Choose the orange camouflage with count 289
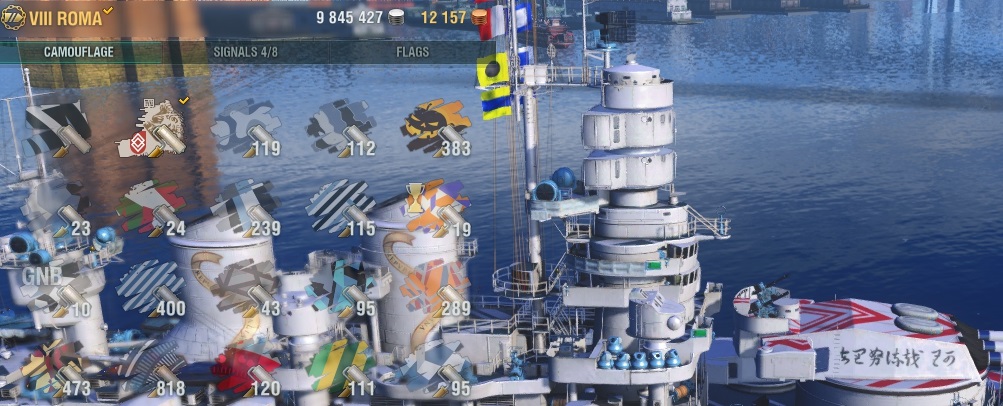1003x406 pixels. coord(436,289)
